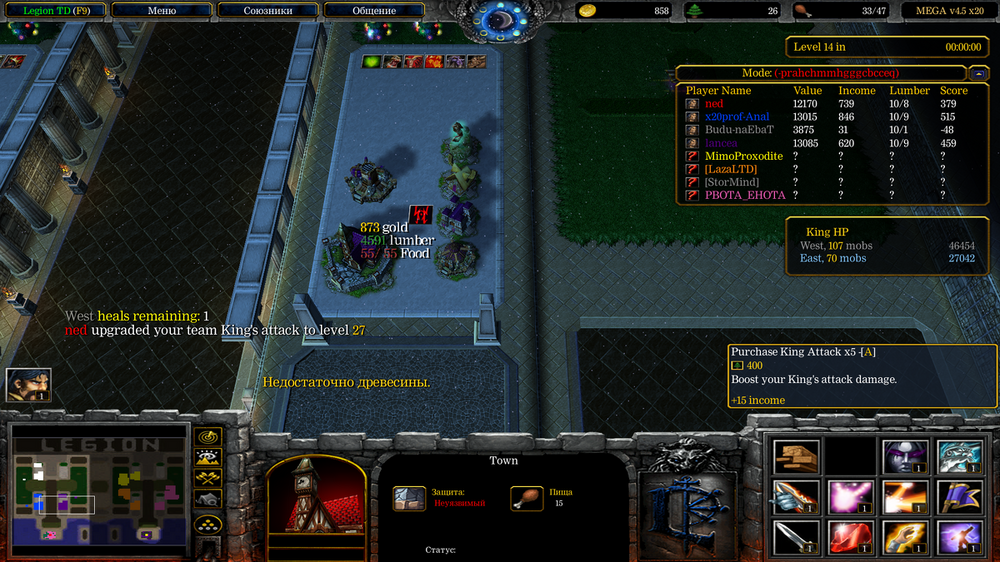Toggle the minimap creep camp display button

coord(208,499)
